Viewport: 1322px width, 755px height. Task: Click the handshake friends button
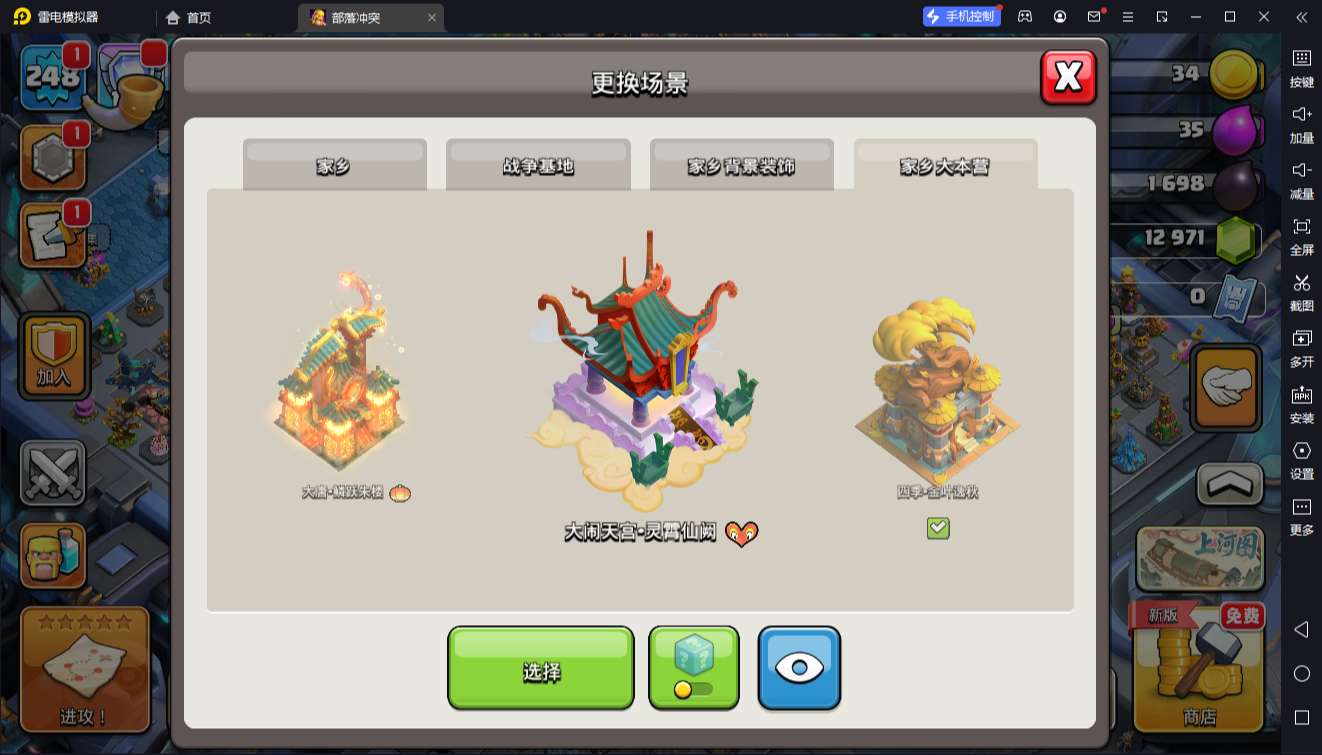pos(1226,388)
